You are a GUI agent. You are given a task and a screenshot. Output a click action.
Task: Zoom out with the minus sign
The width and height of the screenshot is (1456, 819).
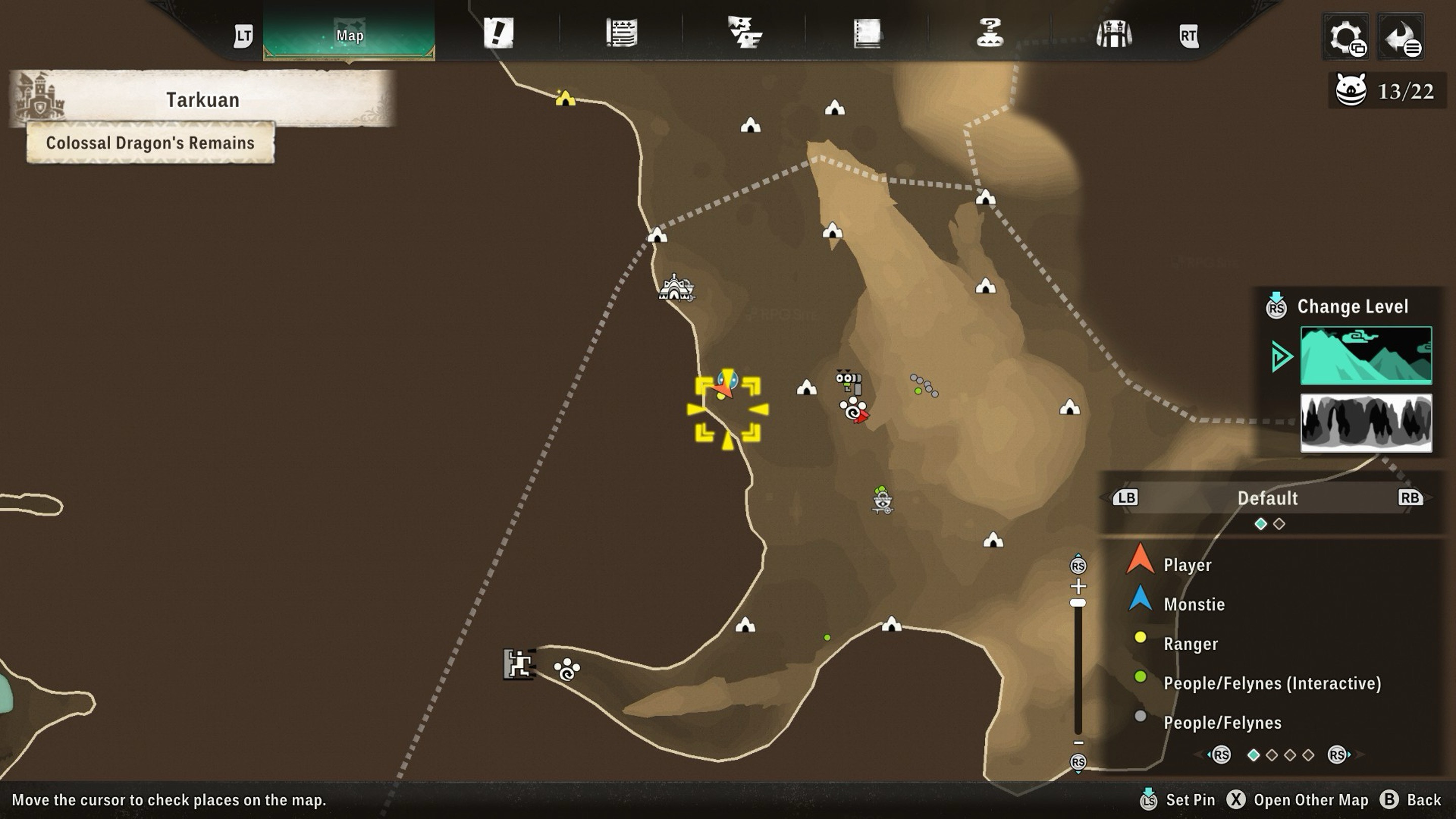pyautogui.click(x=1078, y=743)
